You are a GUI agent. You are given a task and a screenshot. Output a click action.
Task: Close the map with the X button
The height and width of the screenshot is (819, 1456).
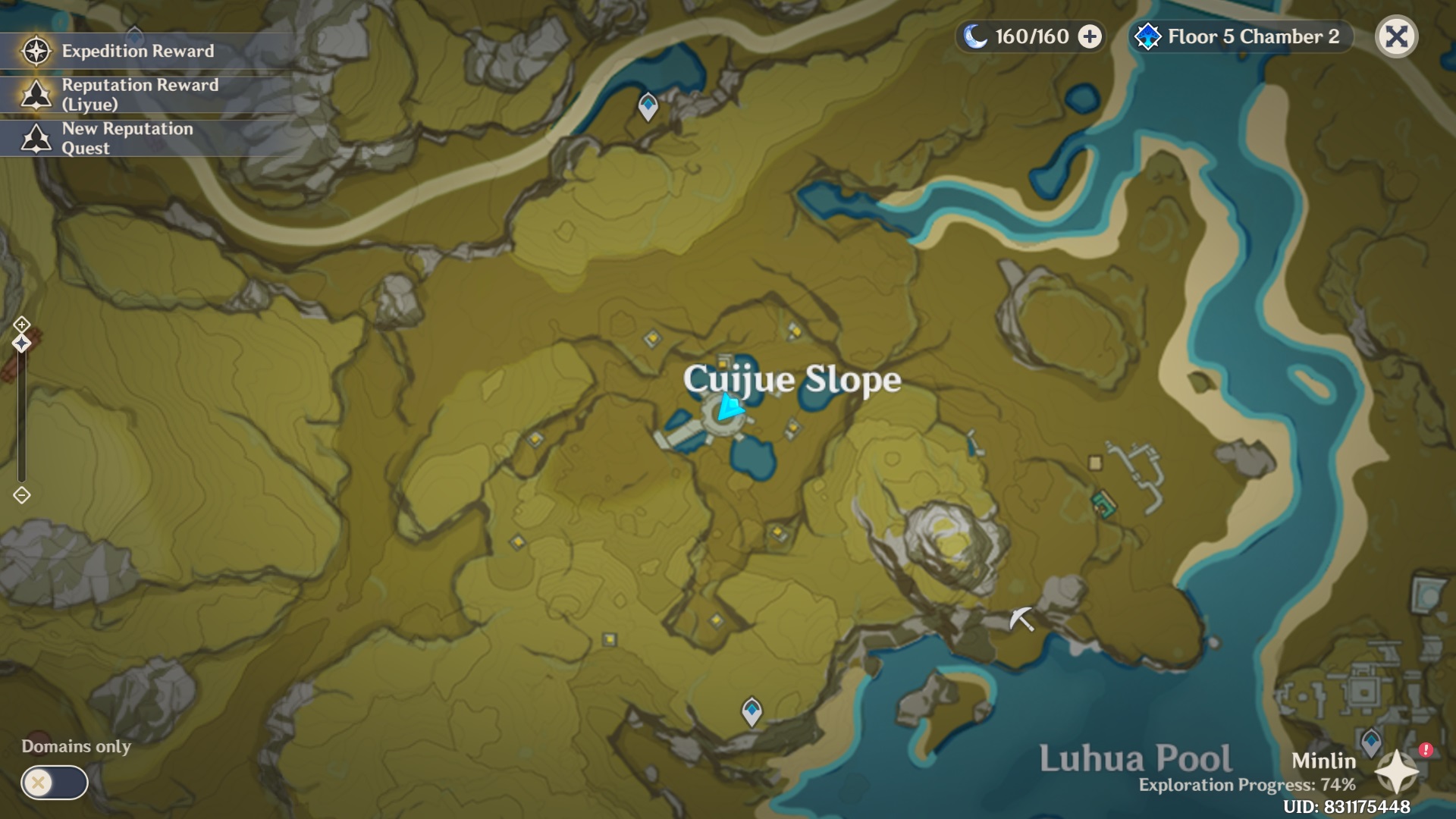1396,36
